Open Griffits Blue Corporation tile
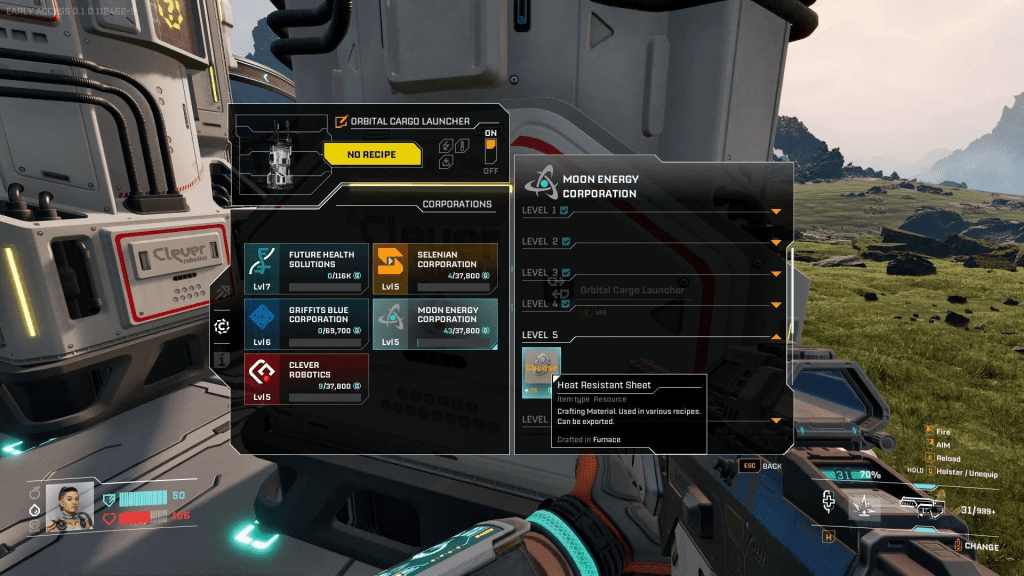 306,323
